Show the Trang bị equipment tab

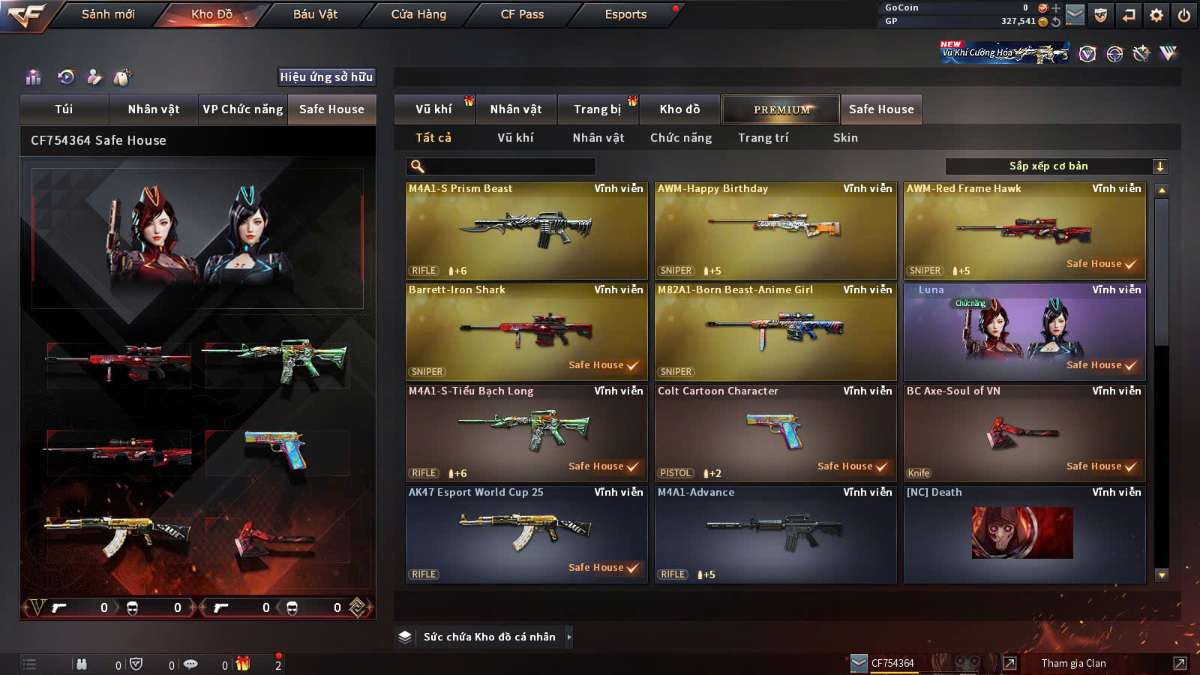coord(597,109)
